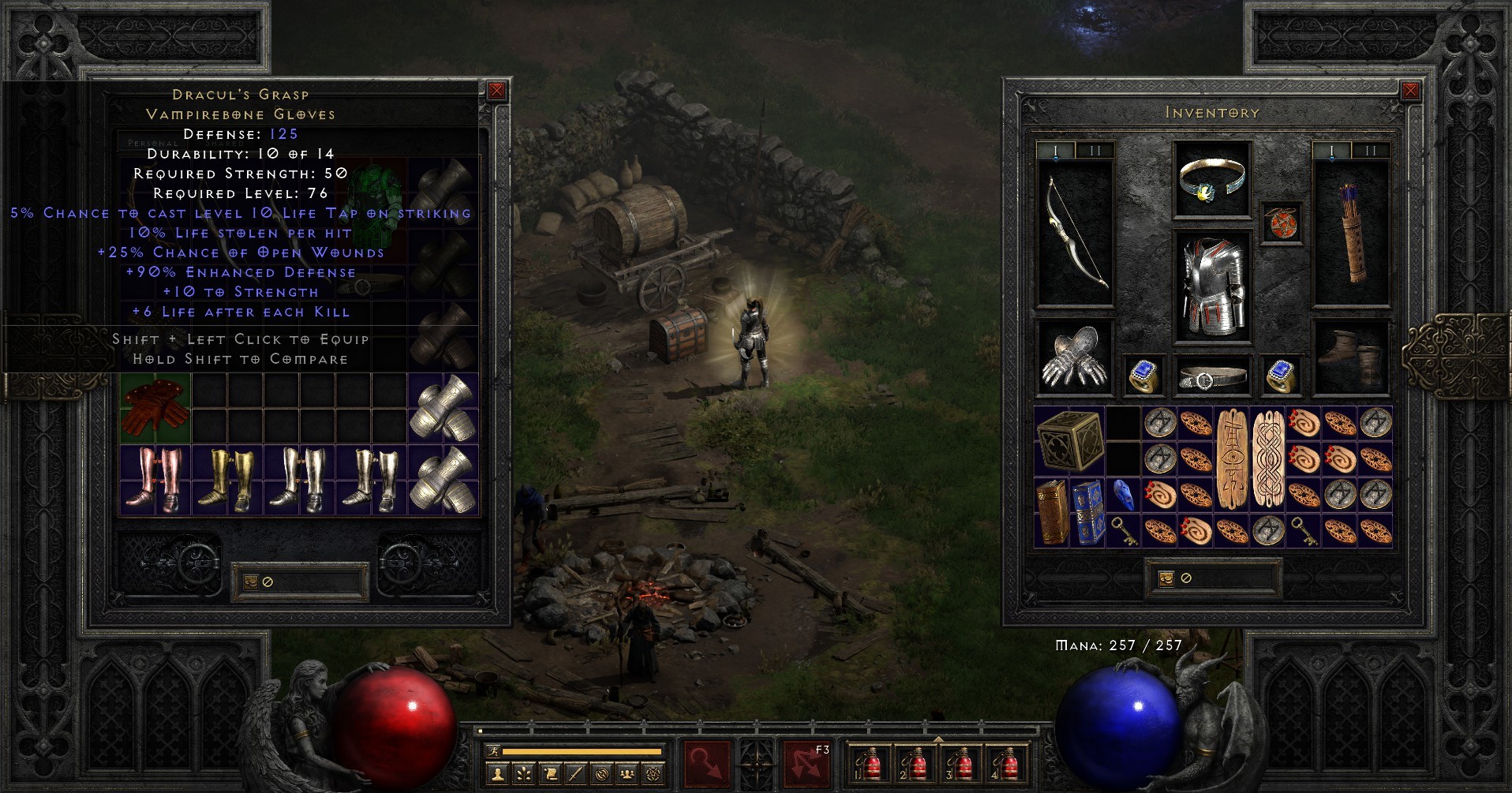The height and width of the screenshot is (793, 1512).
Task: Select the equipped gauntlets in inventory
Action: [x=1074, y=357]
